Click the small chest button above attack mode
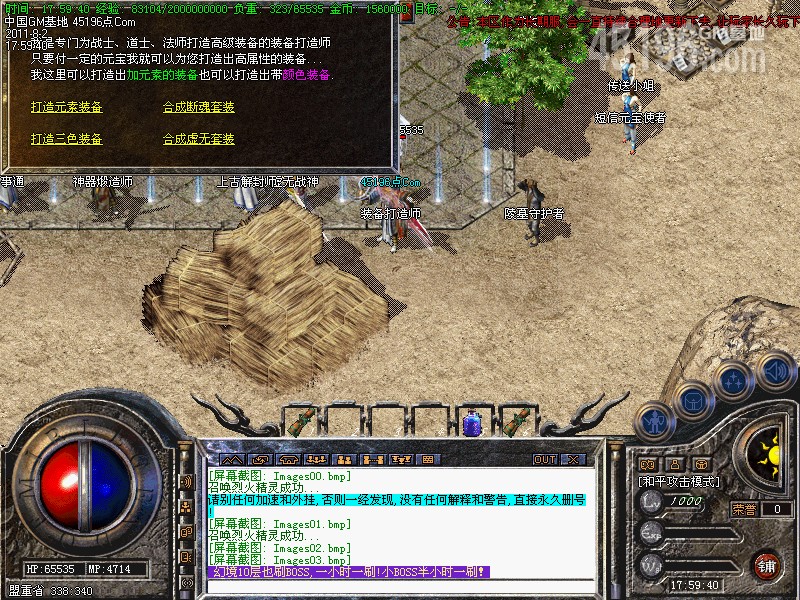The width and height of the screenshot is (800, 600). coord(702,464)
